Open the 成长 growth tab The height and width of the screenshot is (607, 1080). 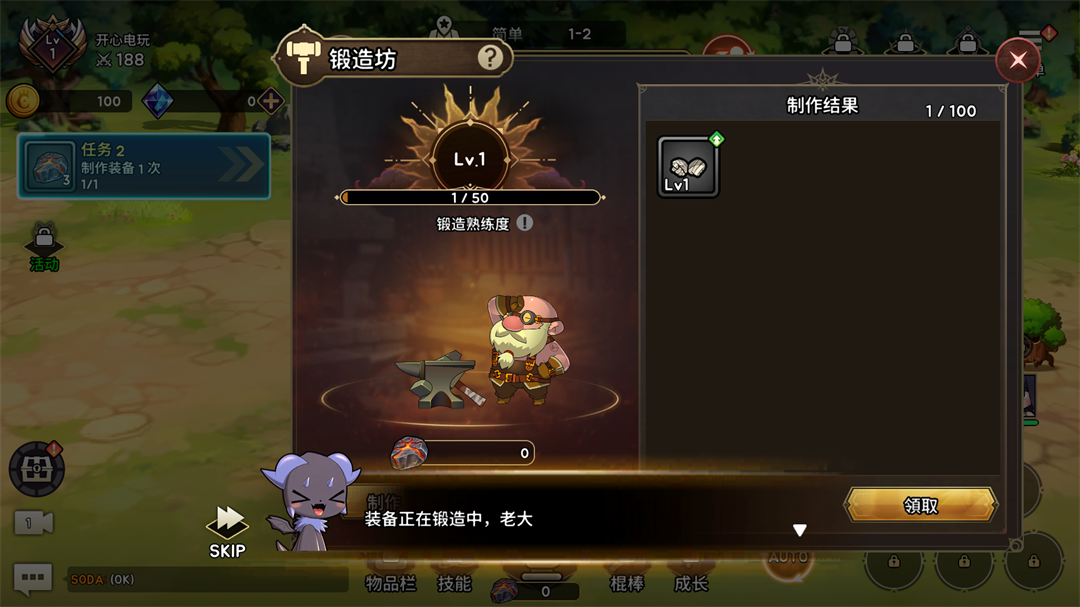(x=690, y=583)
